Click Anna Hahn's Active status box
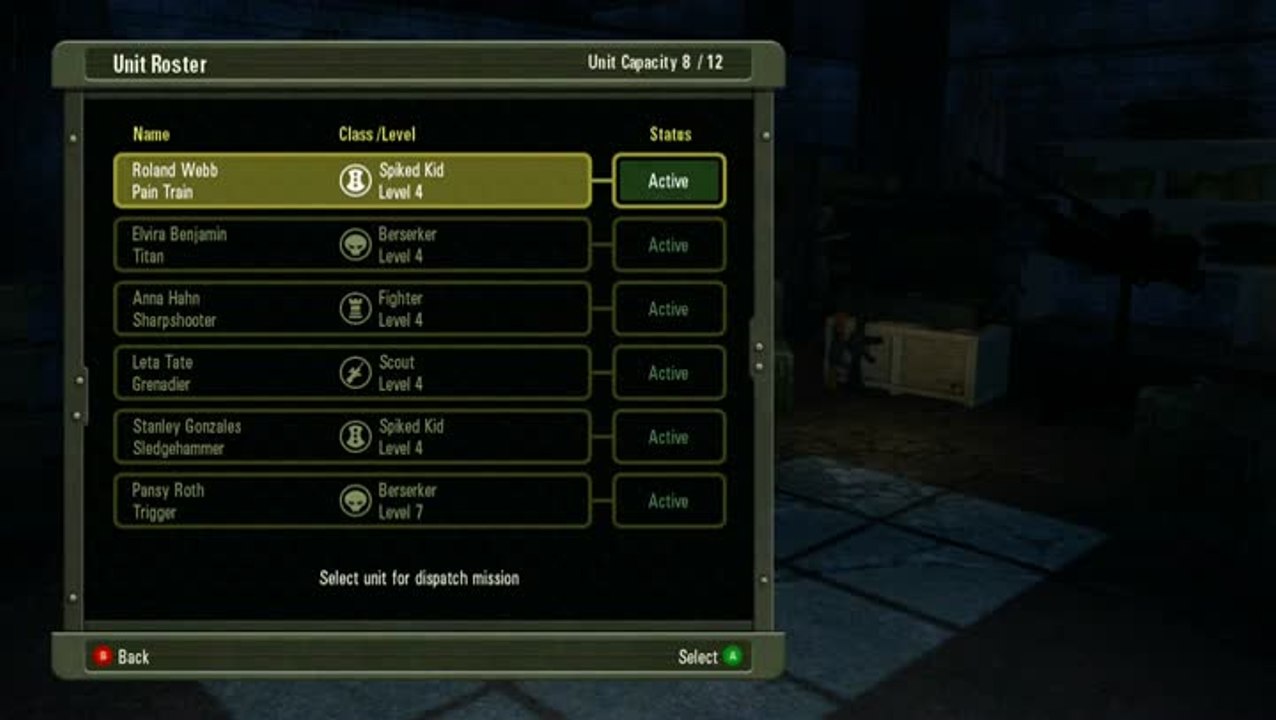The image size is (1276, 720). [x=668, y=309]
